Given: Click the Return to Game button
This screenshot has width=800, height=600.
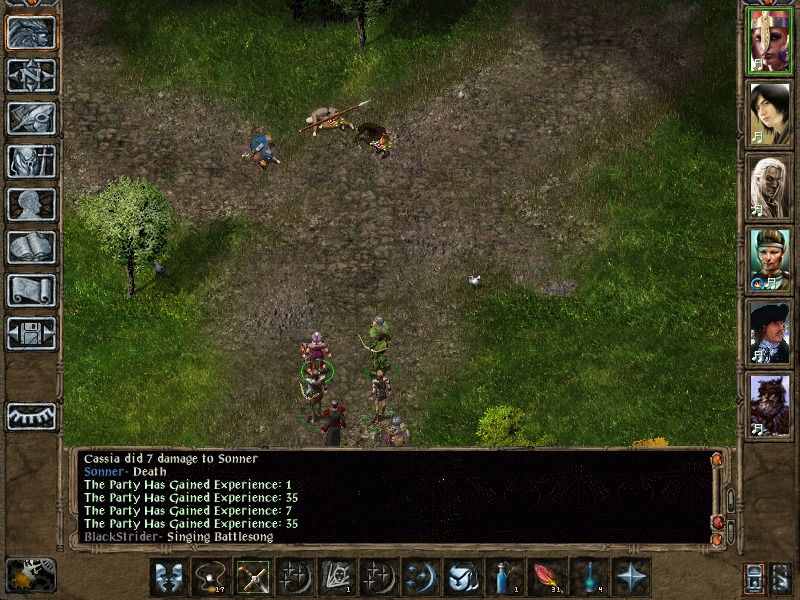Looking at the screenshot, I should [x=31, y=33].
